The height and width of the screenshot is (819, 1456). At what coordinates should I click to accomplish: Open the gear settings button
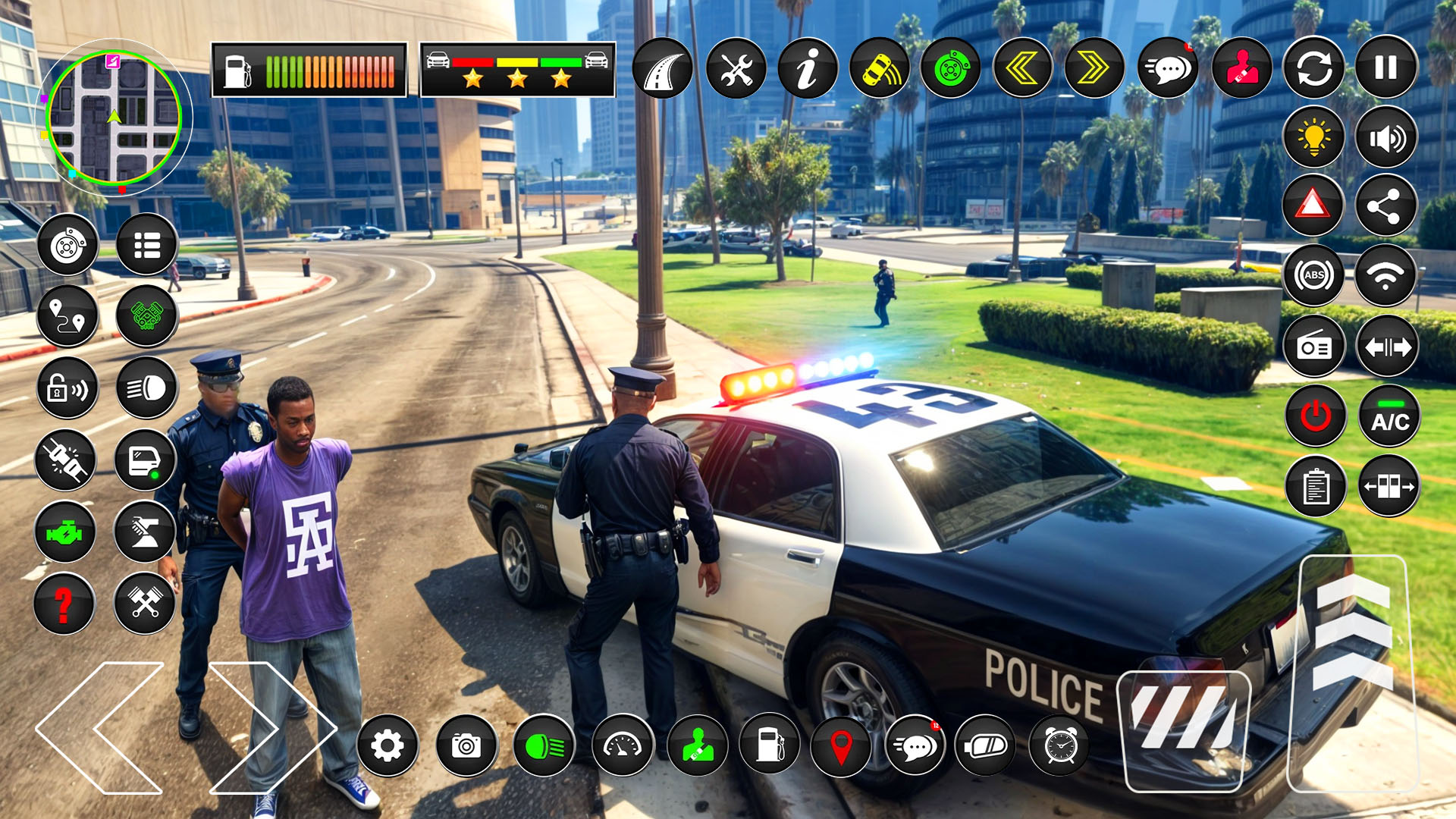coord(388,746)
